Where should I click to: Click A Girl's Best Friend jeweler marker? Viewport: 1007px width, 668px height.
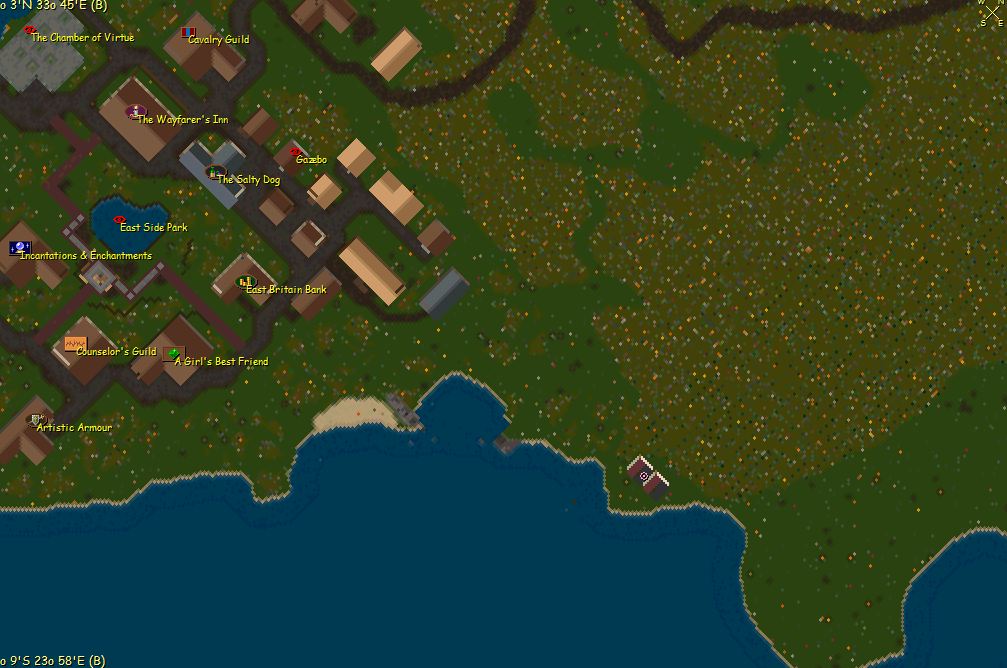pyautogui.click(x=174, y=354)
